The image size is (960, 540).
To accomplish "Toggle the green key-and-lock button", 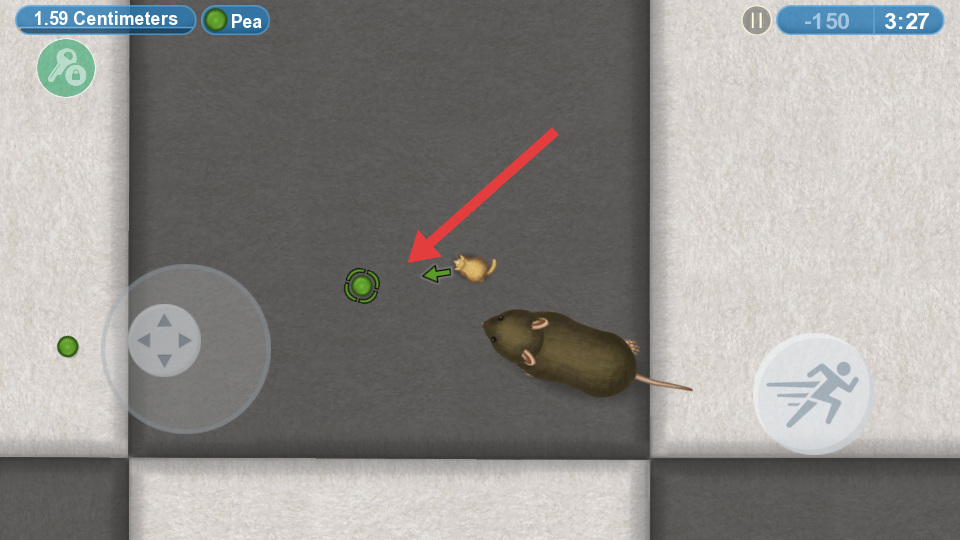I will click(x=66, y=69).
